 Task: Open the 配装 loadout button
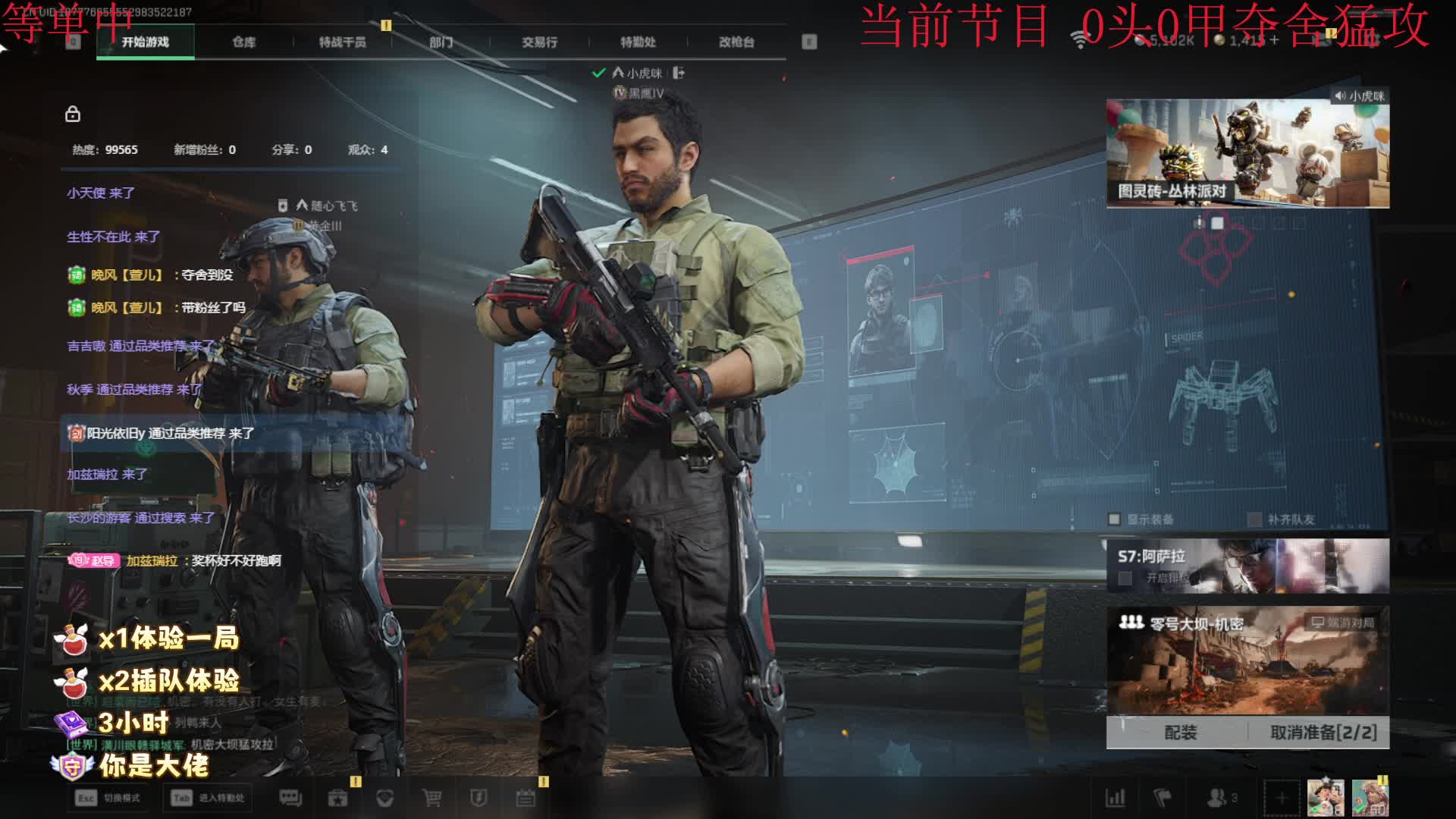tap(1180, 733)
